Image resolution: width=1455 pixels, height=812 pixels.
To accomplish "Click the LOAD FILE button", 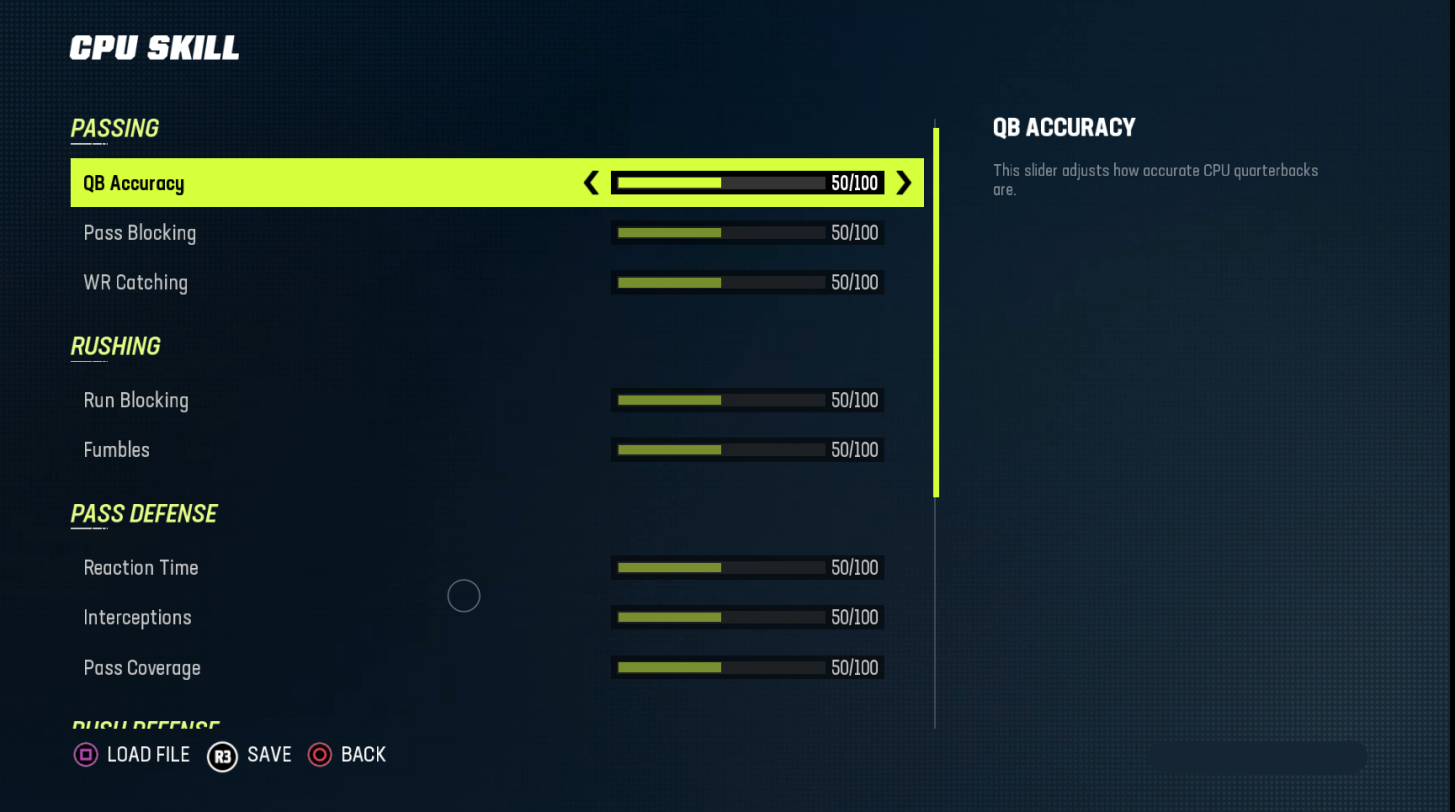I will tap(147, 755).
